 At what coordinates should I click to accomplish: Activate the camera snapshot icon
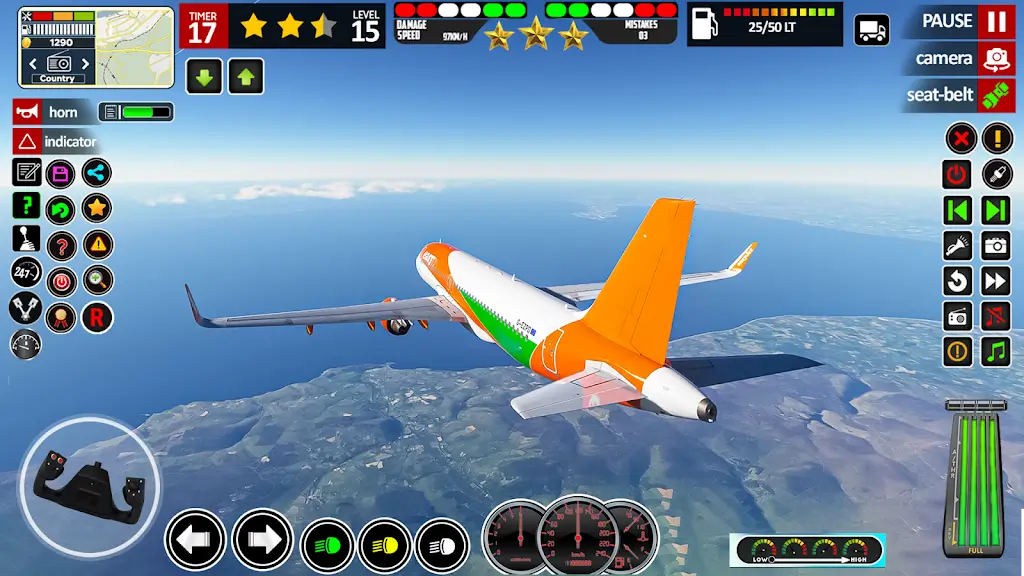[996, 245]
